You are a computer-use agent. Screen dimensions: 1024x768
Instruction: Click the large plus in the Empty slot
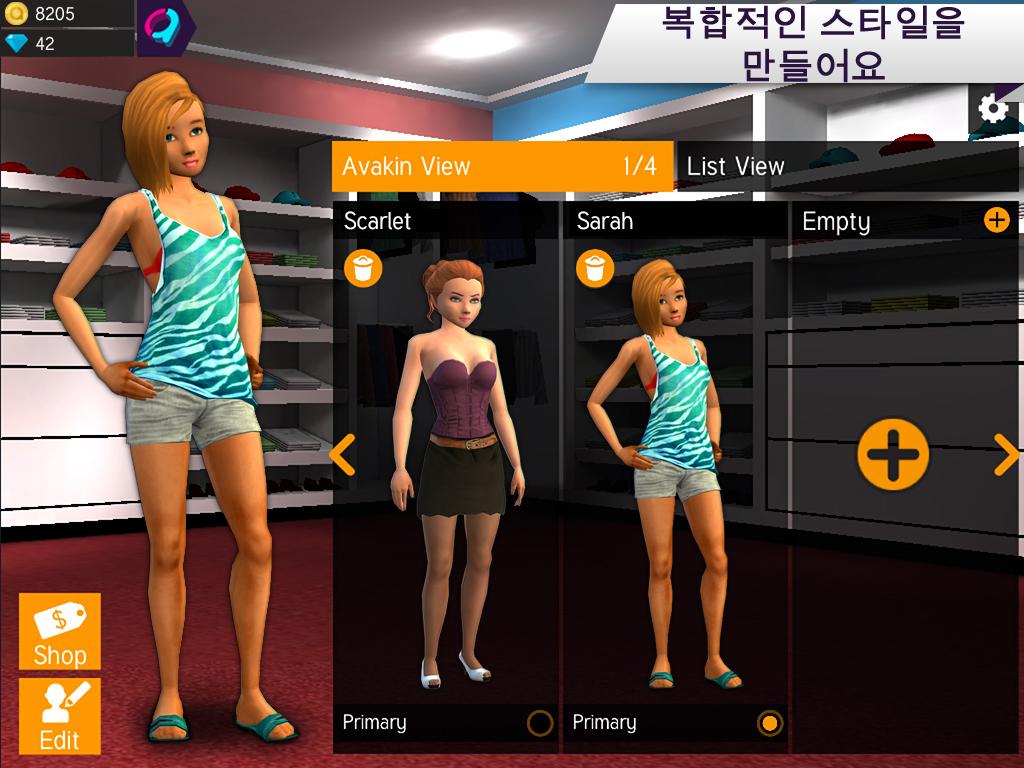coord(893,455)
